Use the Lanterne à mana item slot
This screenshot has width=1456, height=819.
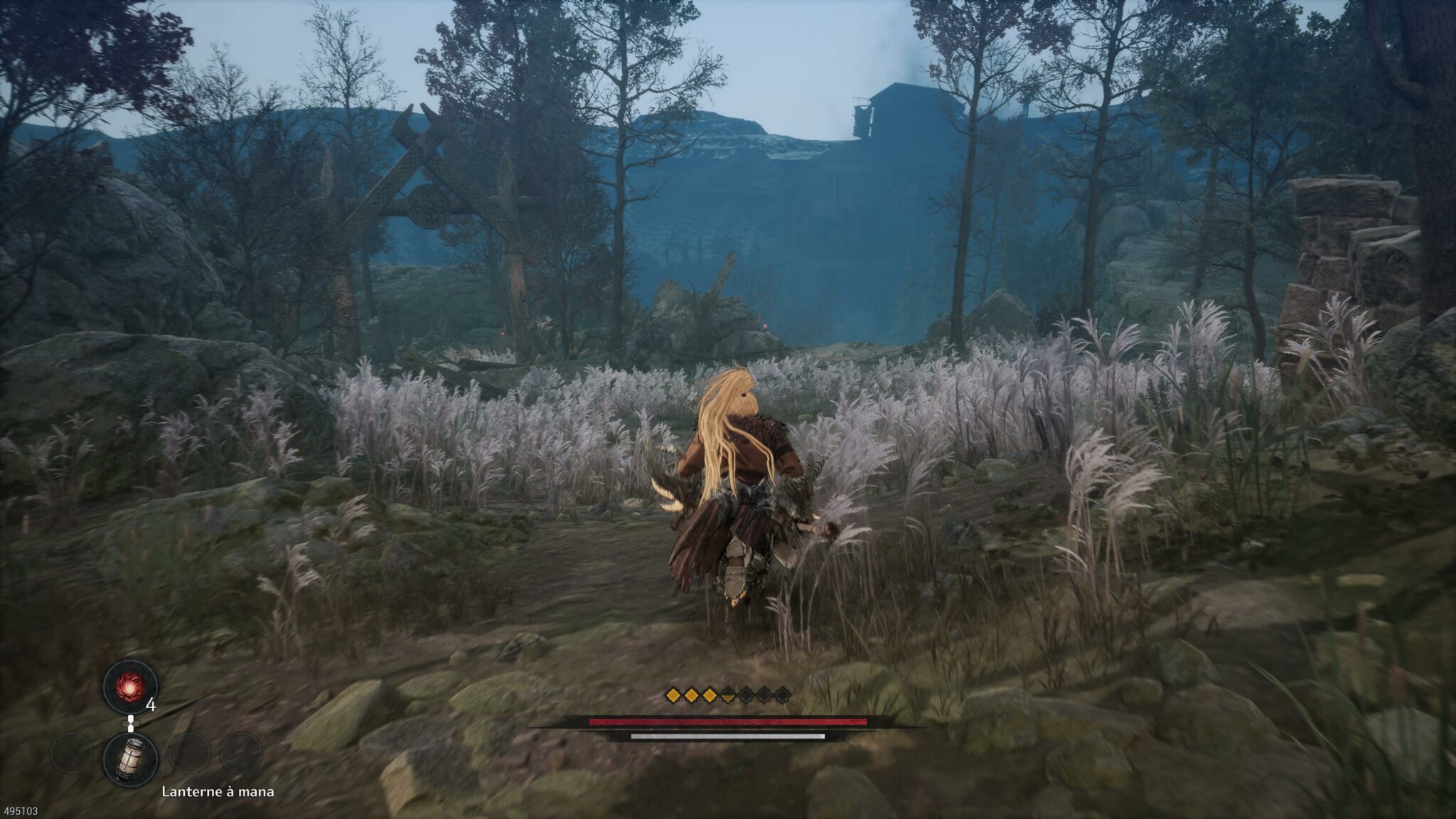tap(130, 759)
